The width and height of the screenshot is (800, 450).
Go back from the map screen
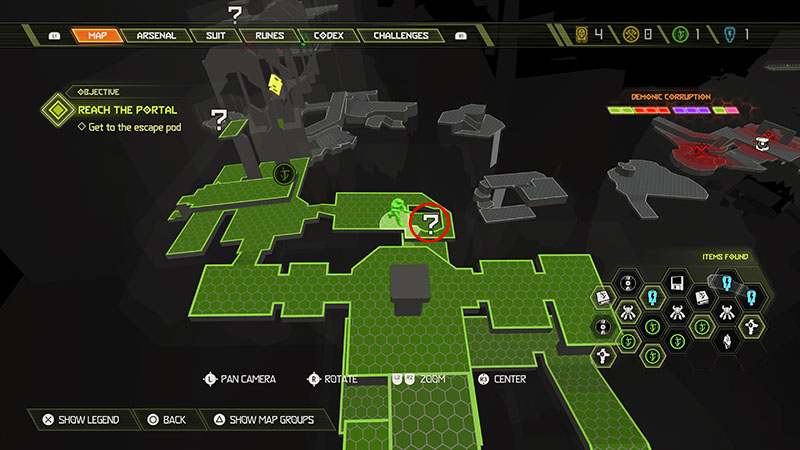(x=167, y=420)
